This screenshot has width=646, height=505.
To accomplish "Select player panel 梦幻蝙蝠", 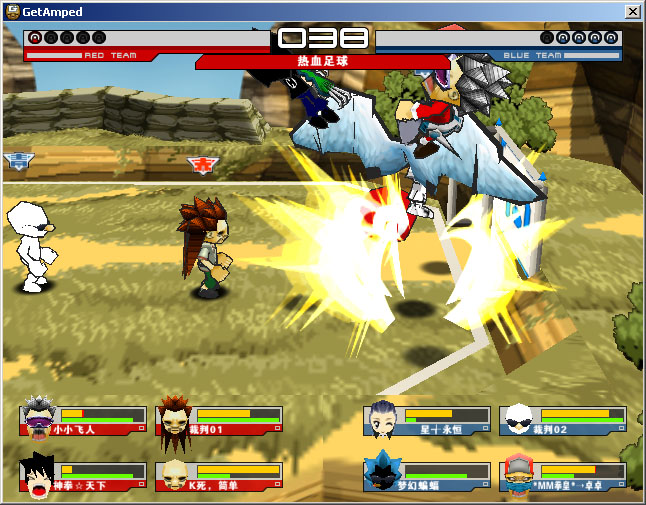I will pyautogui.click(x=428, y=476).
